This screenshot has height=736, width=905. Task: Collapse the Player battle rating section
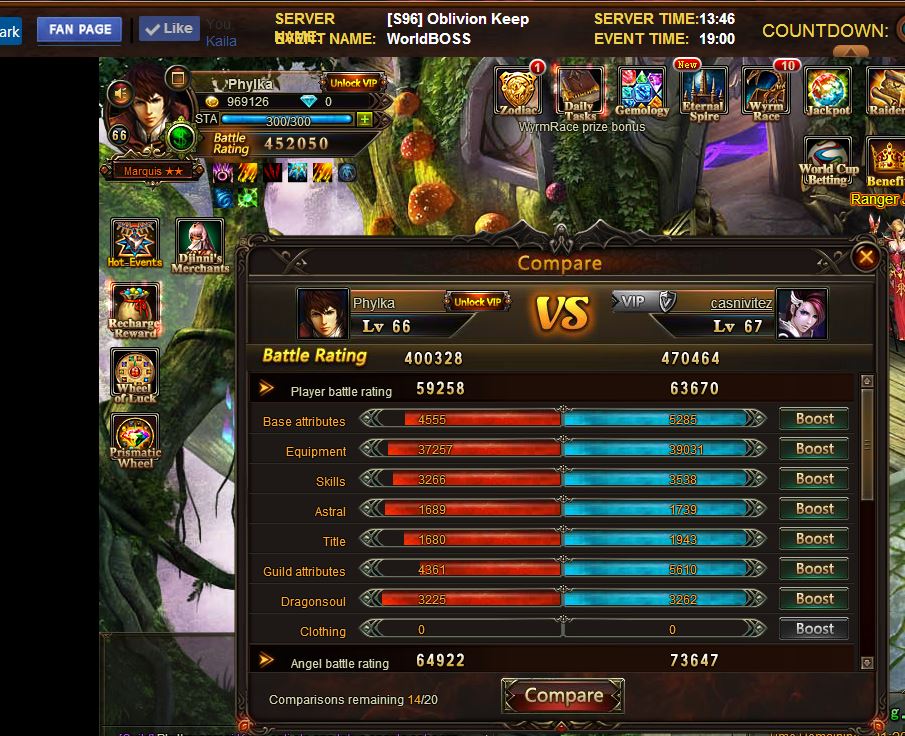click(267, 389)
